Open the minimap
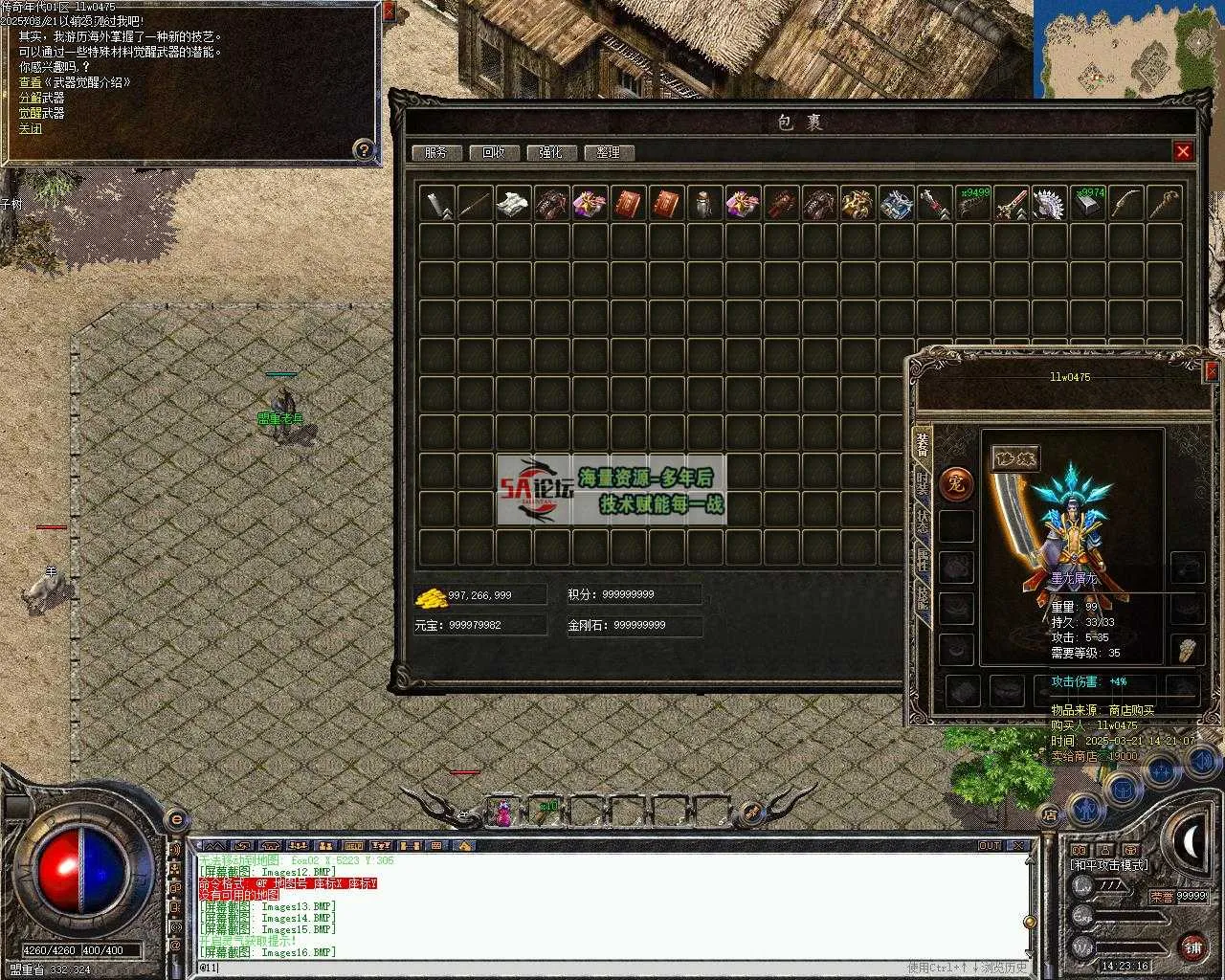The image size is (1225, 980). pyautogui.click(x=1128, y=49)
